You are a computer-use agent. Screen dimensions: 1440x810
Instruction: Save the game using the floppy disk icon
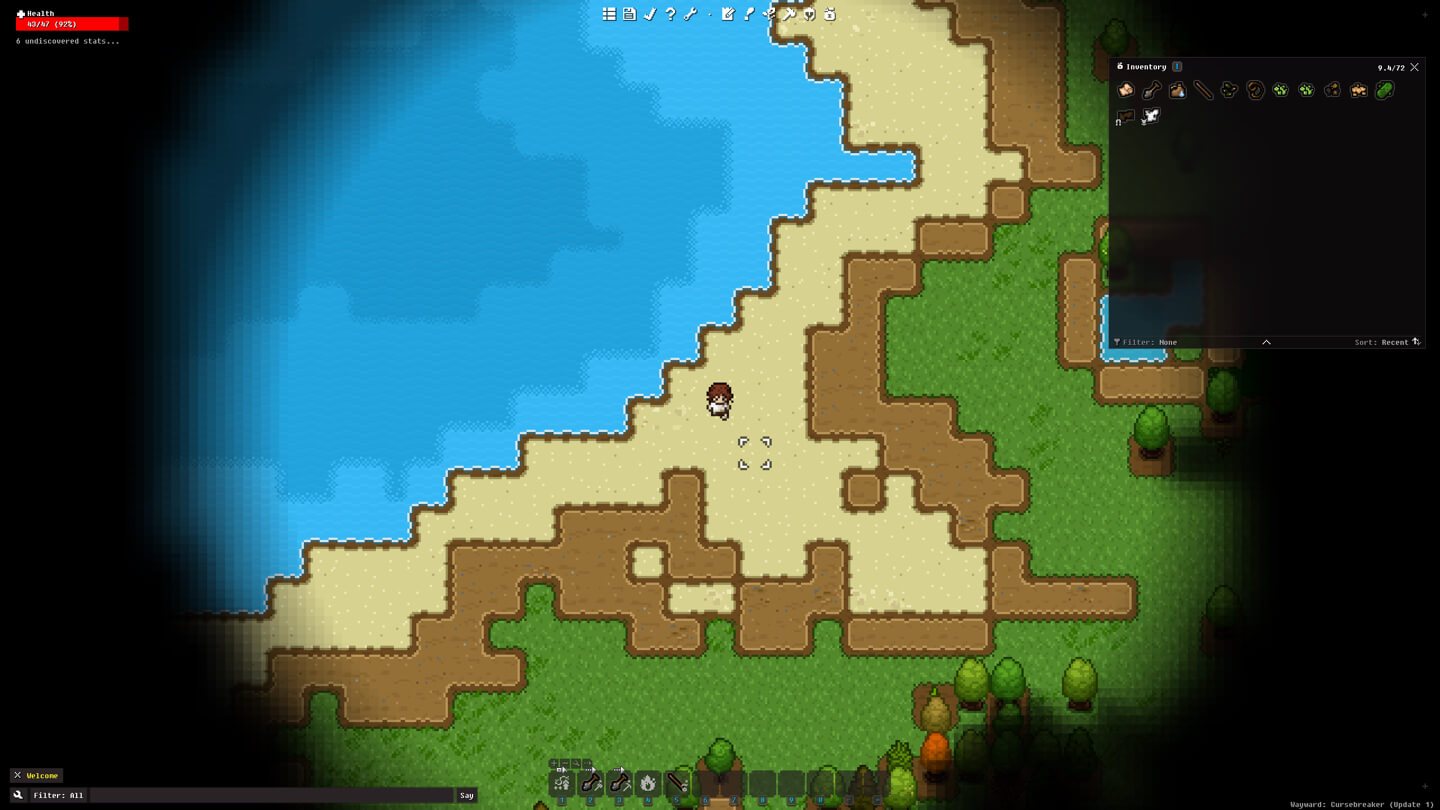point(629,14)
